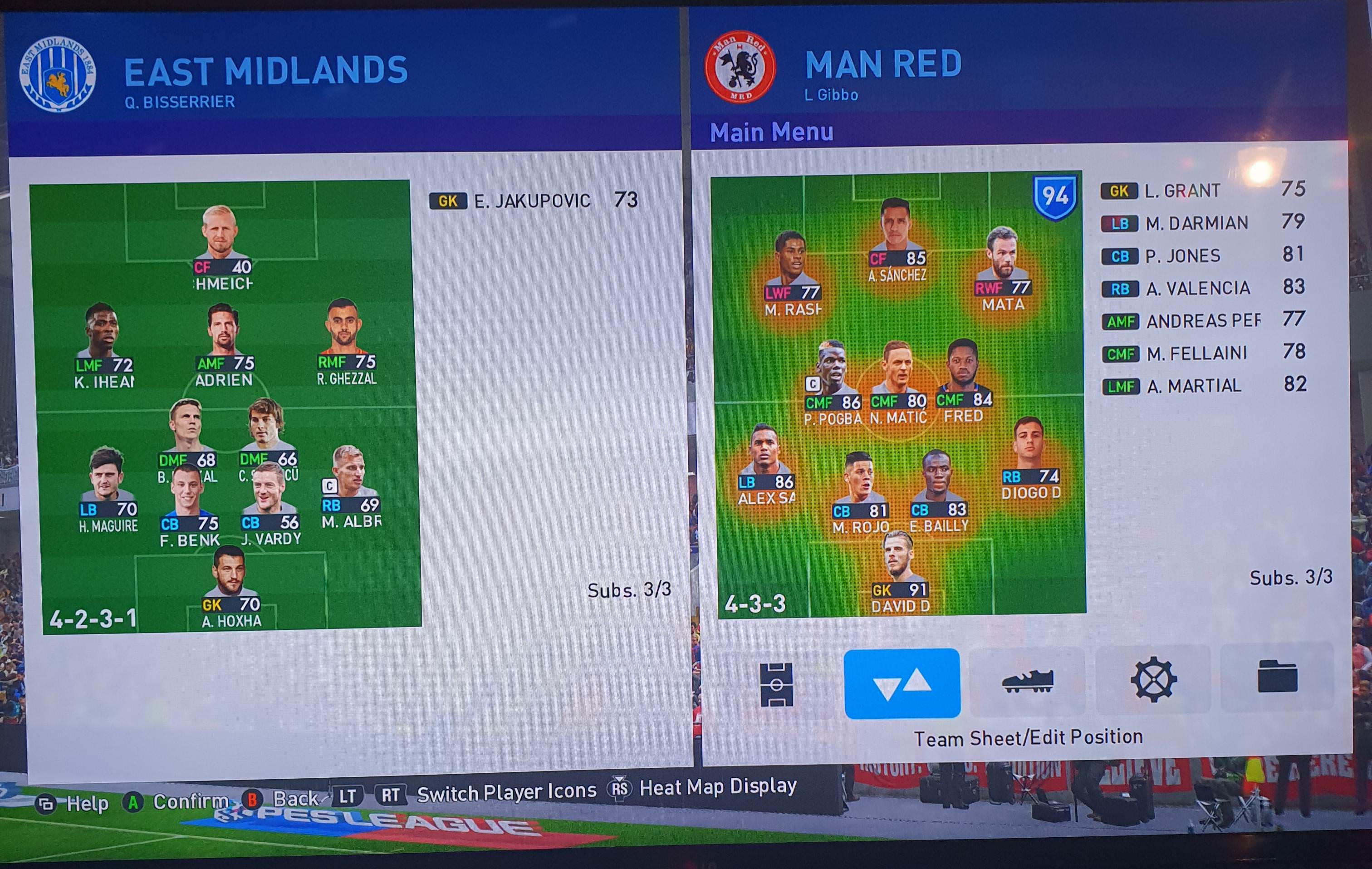Open the football boot icon menu
Image resolution: width=1372 pixels, height=869 pixels.
pos(1027,682)
